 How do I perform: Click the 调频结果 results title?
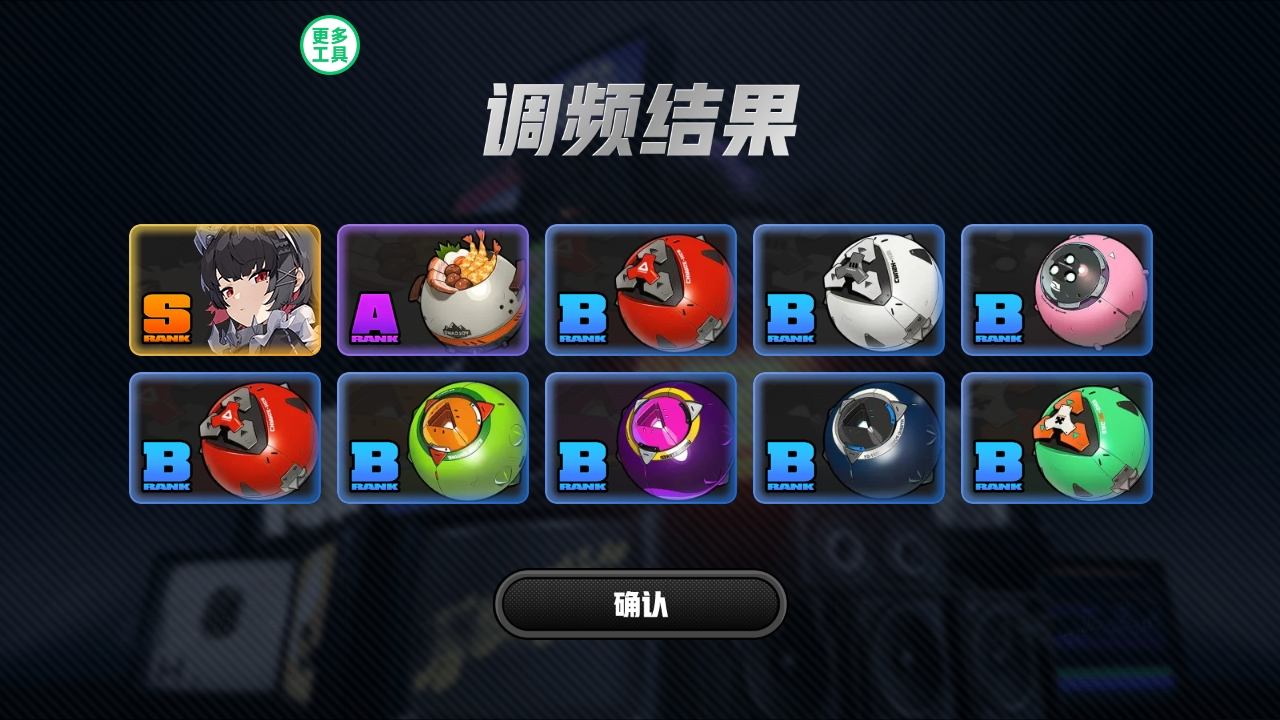tap(640, 115)
